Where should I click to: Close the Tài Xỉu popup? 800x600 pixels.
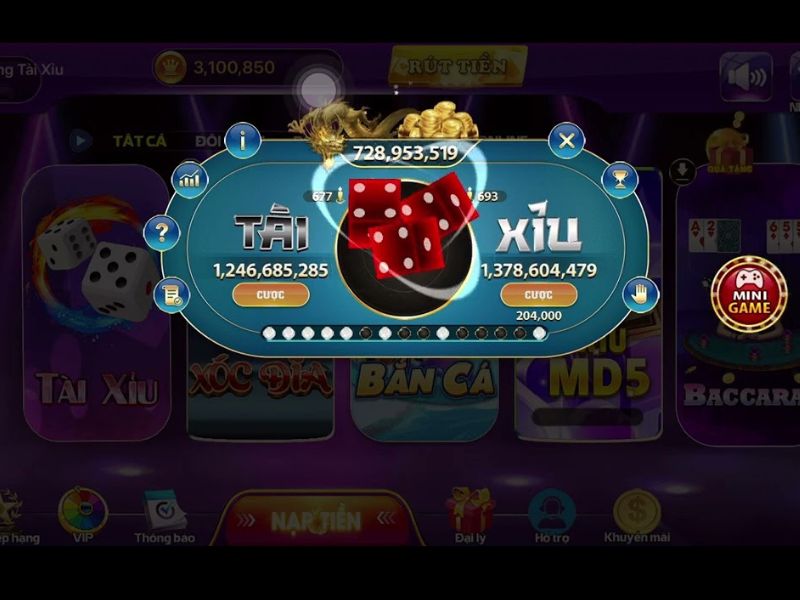(x=567, y=140)
